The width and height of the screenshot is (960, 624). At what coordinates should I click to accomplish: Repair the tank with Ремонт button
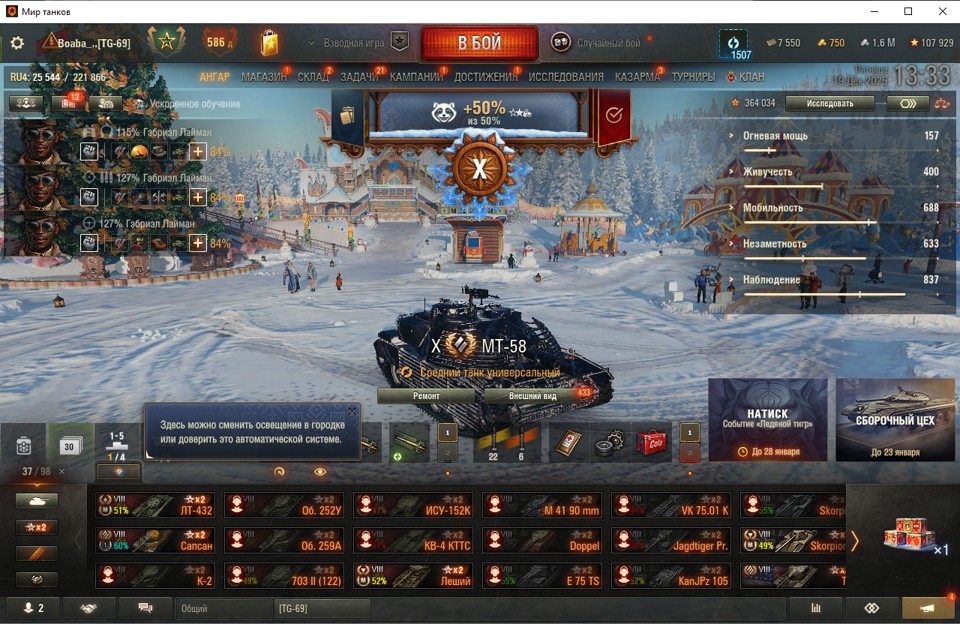pos(426,396)
